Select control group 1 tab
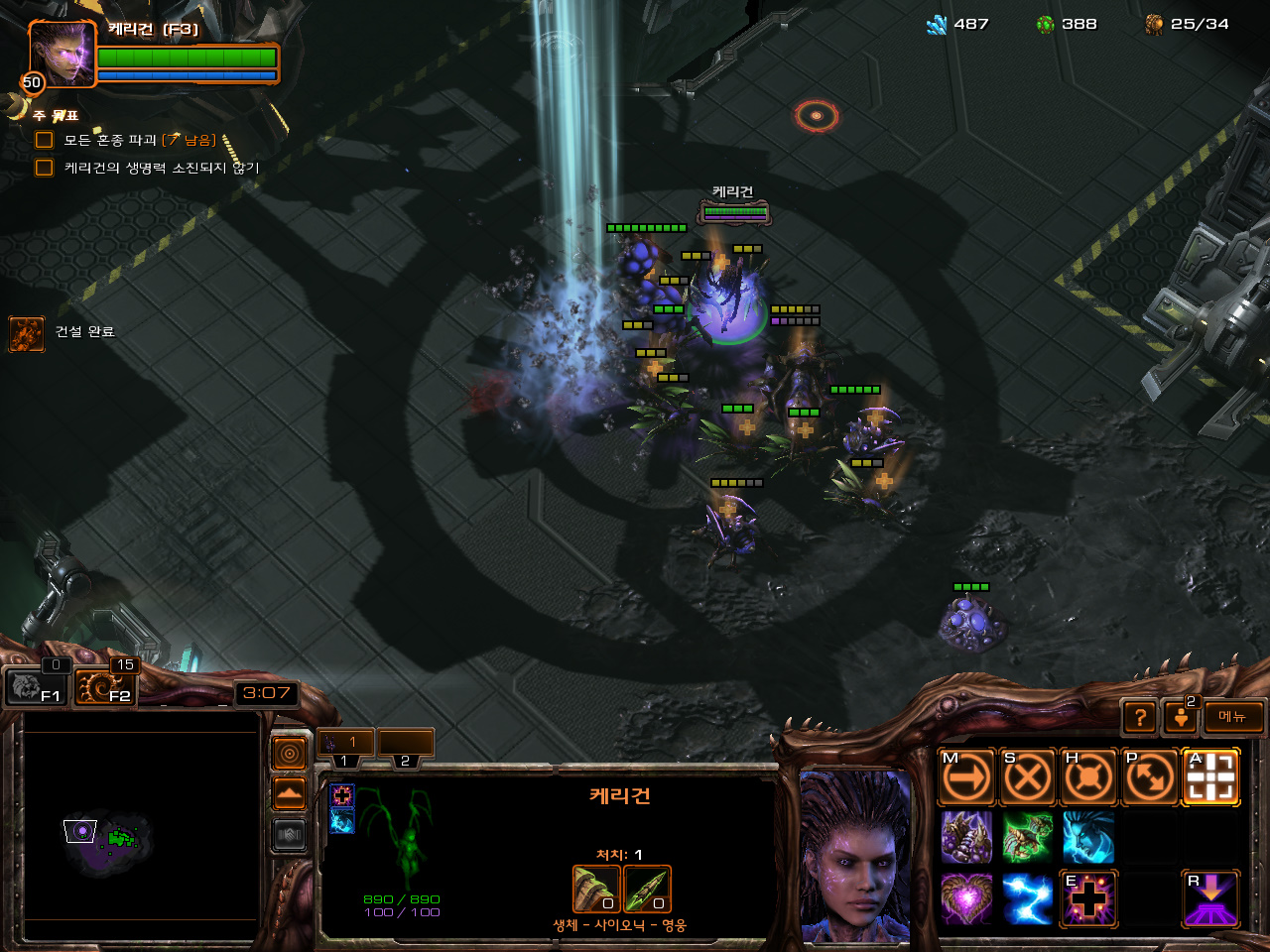 pos(344,743)
